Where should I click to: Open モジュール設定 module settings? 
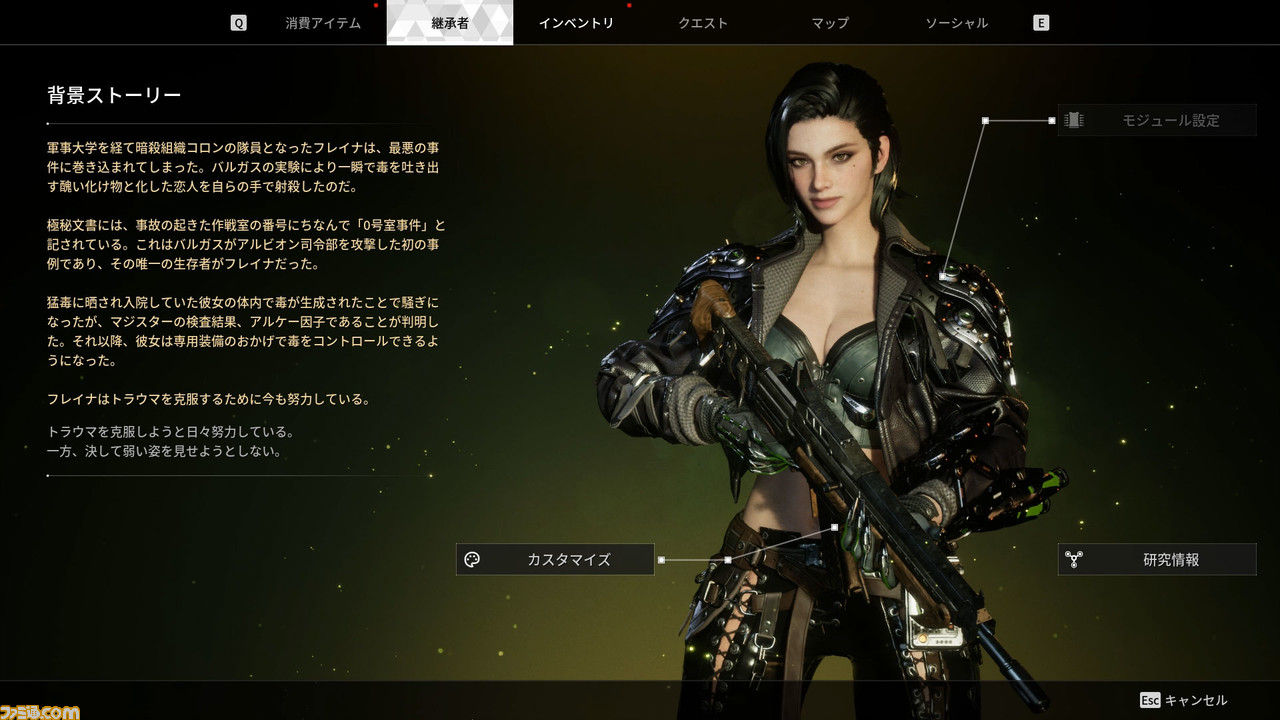coord(1157,120)
